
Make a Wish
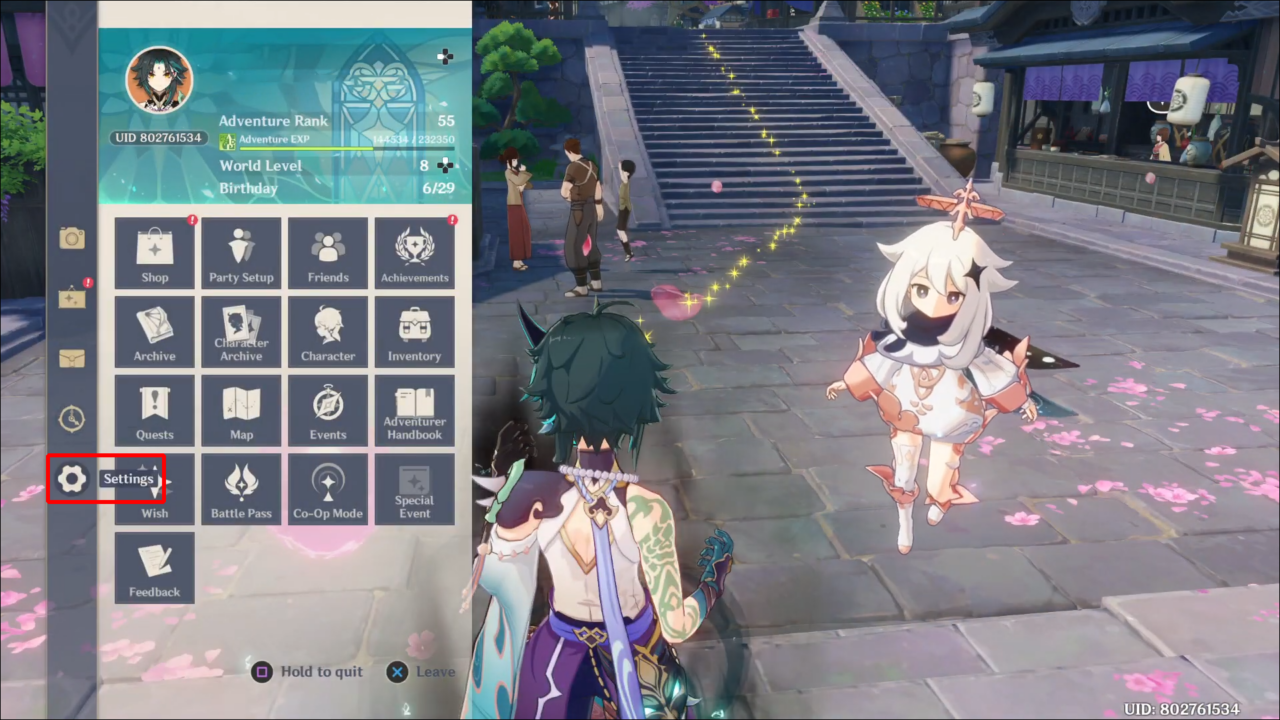[x=154, y=489]
